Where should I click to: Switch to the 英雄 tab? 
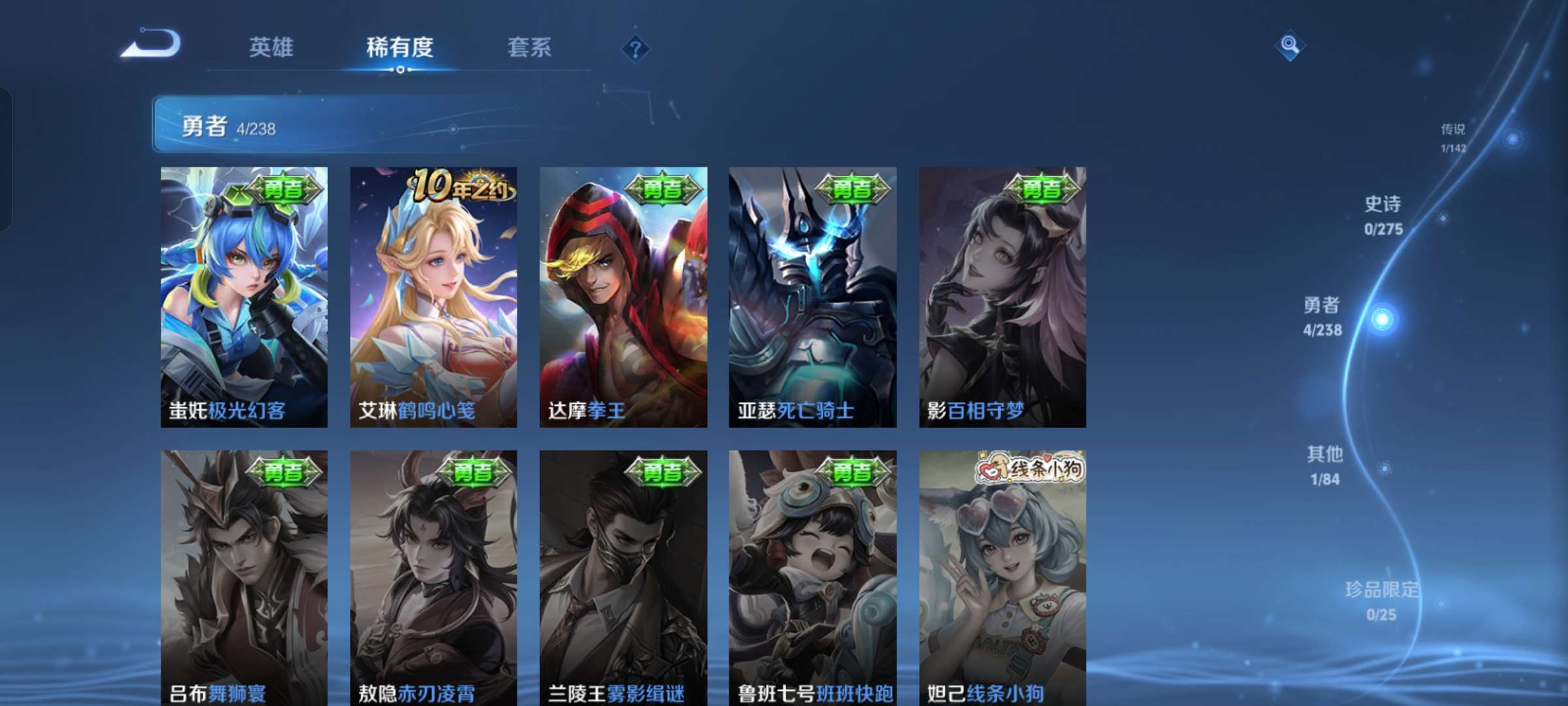pos(272,47)
